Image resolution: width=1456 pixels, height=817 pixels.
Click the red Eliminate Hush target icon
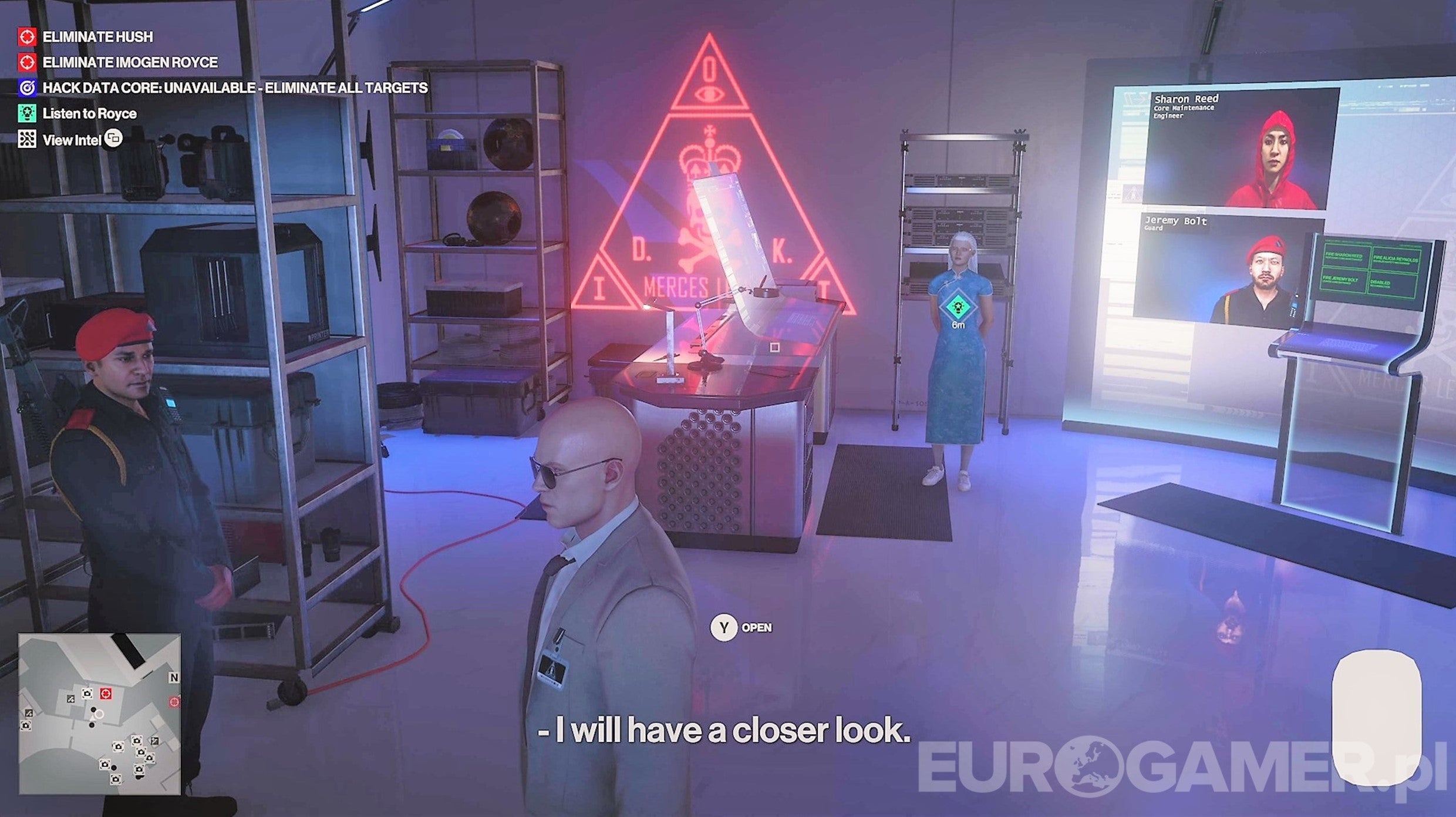26,38
